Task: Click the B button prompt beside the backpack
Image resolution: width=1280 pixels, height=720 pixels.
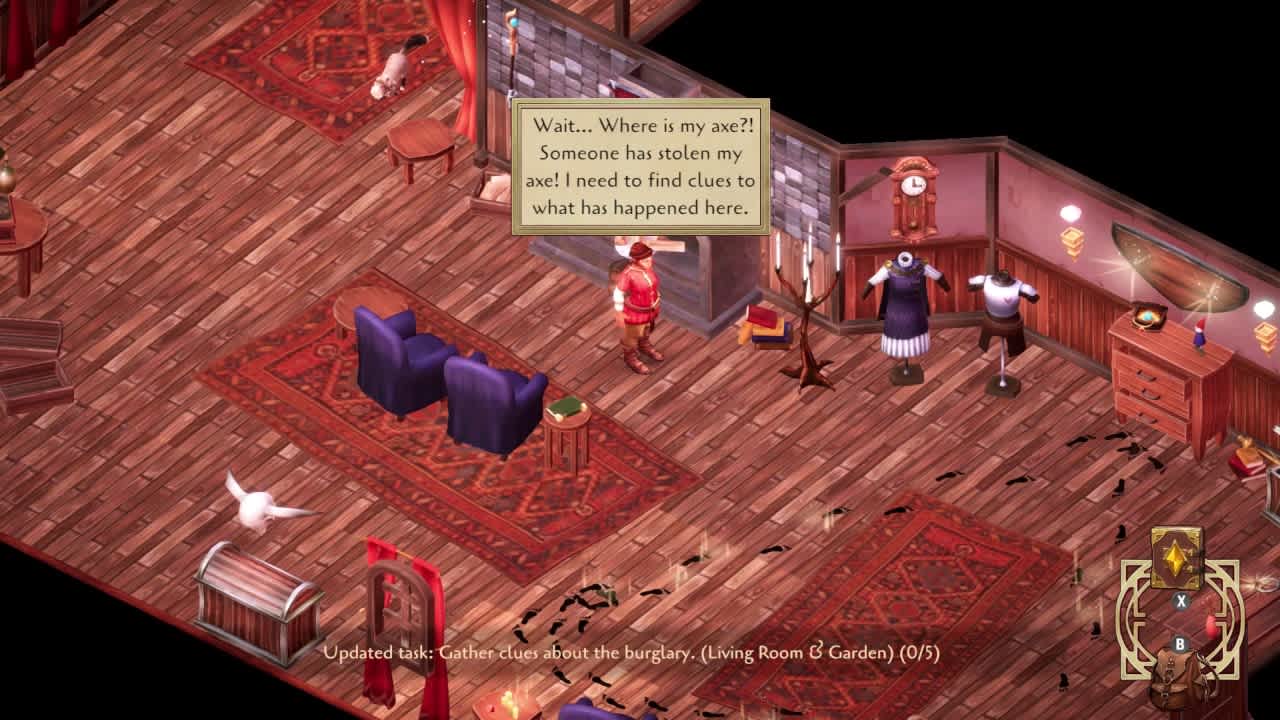Action: (x=1180, y=643)
